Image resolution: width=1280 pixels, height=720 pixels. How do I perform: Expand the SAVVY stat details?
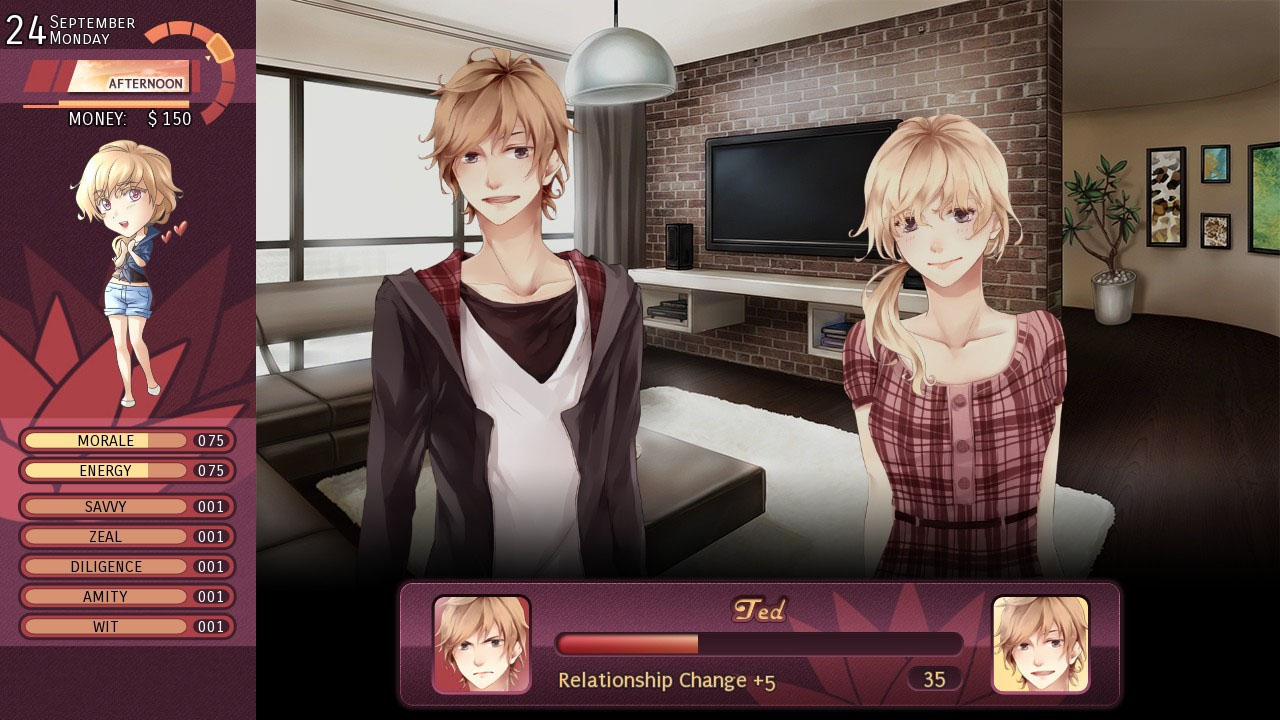105,506
